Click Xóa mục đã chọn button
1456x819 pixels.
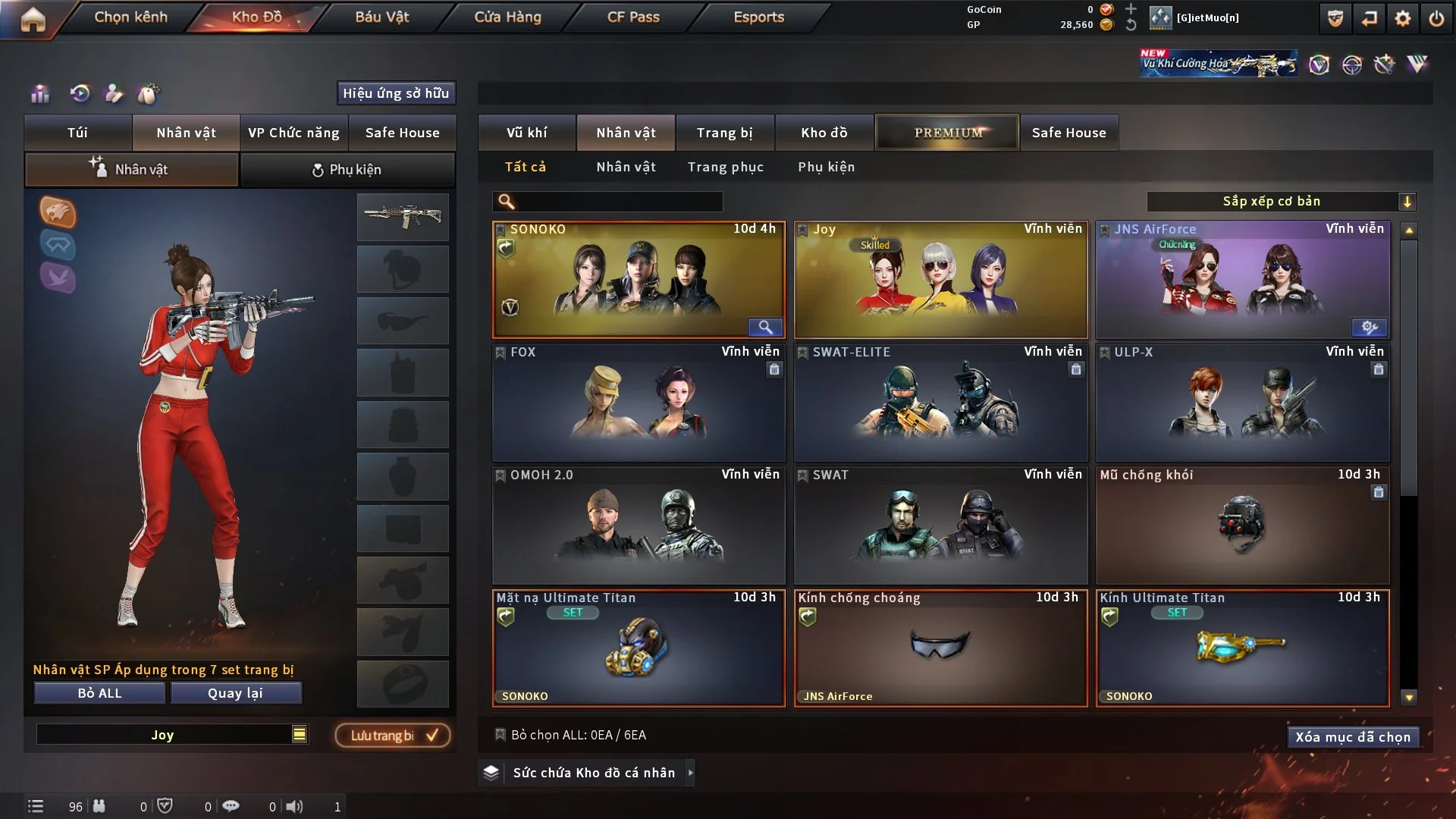(x=1353, y=737)
